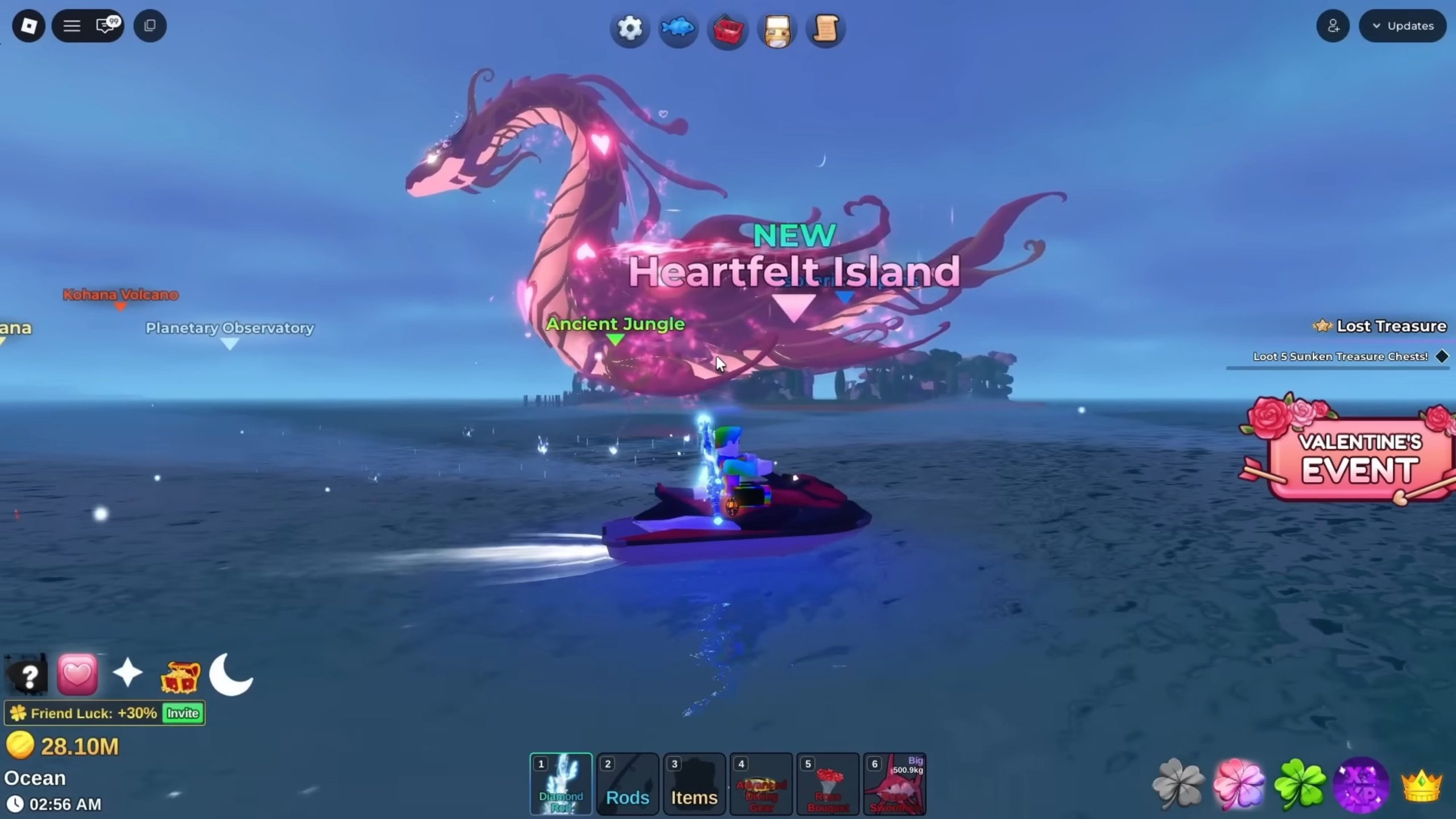The height and width of the screenshot is (819, 1456).
Task: Select the 500.9kg Rose Swordfish slot
Action: (895, 784)
